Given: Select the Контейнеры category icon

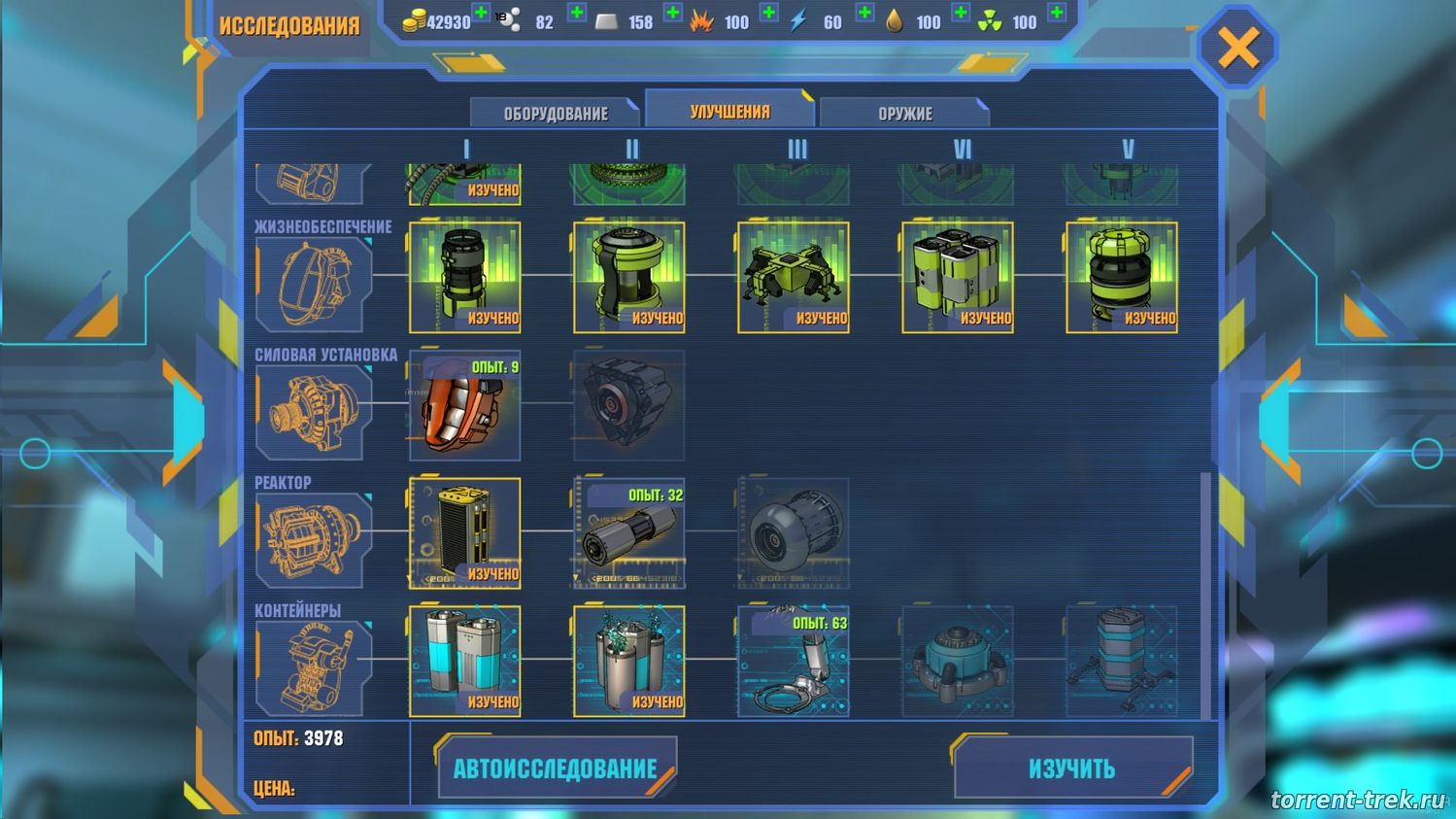Looking at the screenshot, I should (x=313, y=668).
